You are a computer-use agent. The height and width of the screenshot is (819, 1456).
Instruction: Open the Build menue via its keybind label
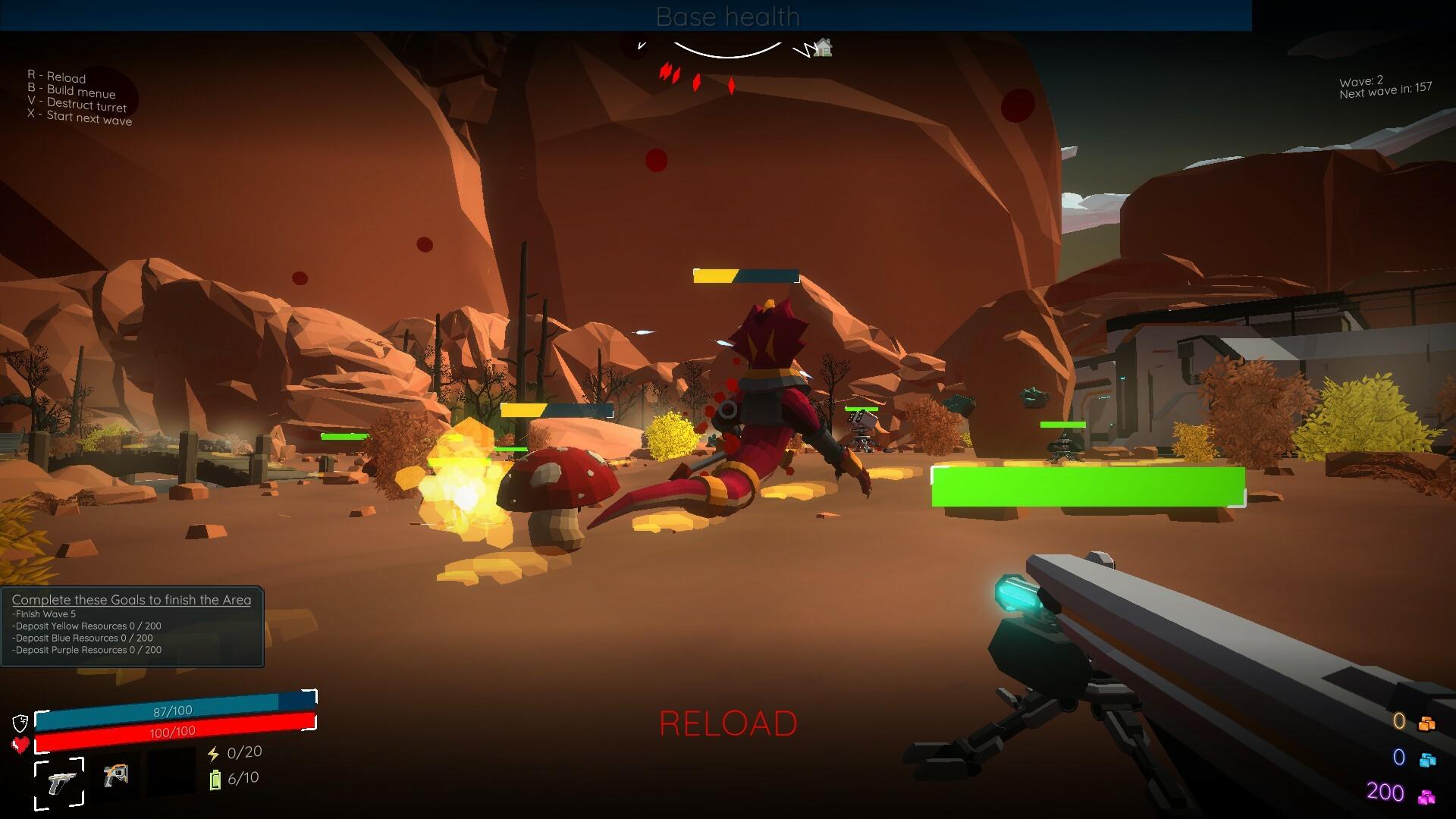point(71,93)
